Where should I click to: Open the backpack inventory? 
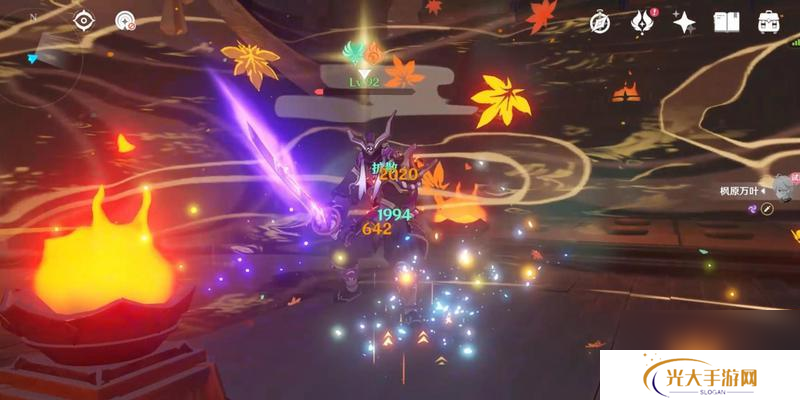[x=769, y=22]
